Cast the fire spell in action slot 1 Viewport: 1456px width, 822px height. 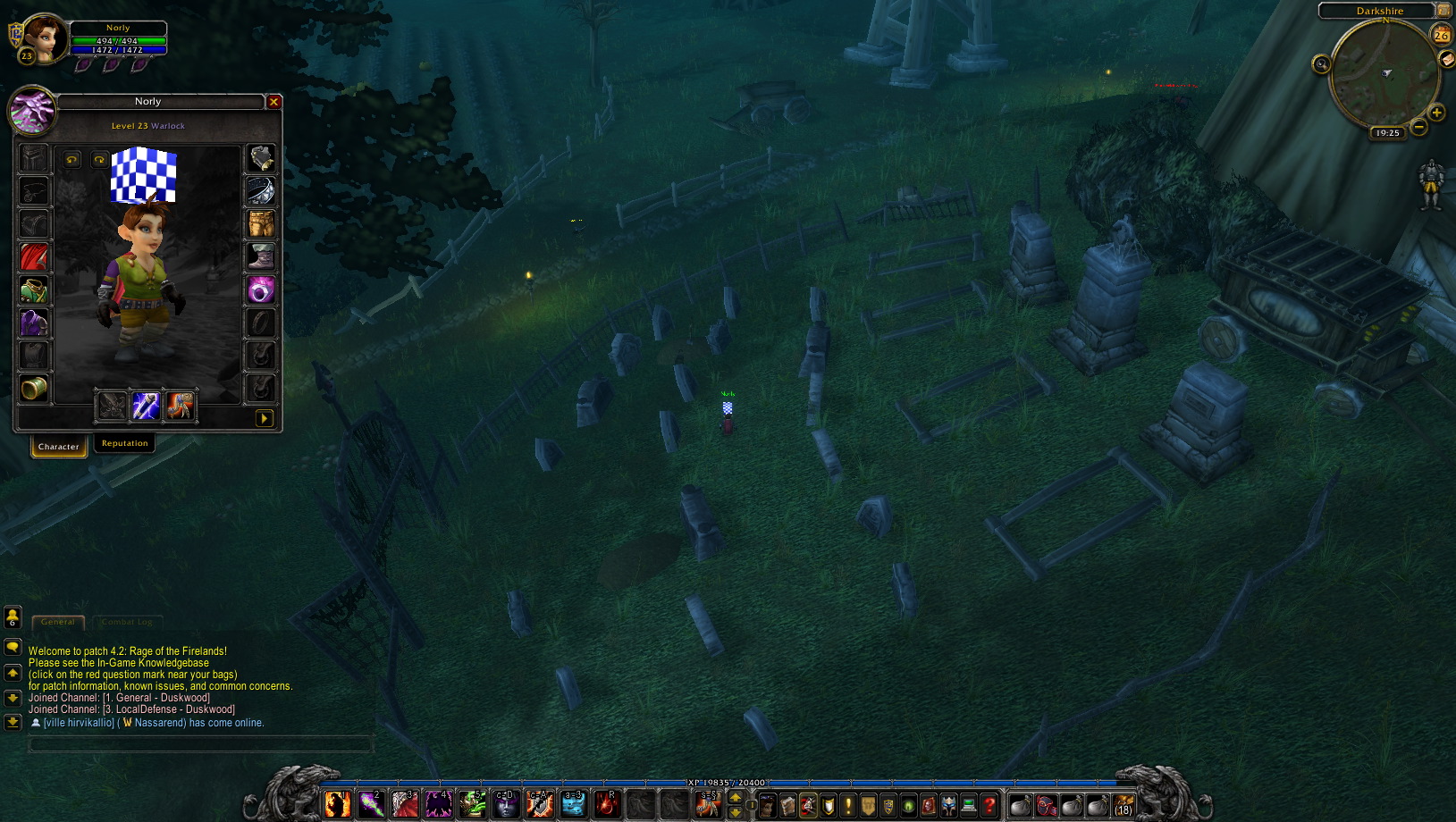[x=338, y=805]
